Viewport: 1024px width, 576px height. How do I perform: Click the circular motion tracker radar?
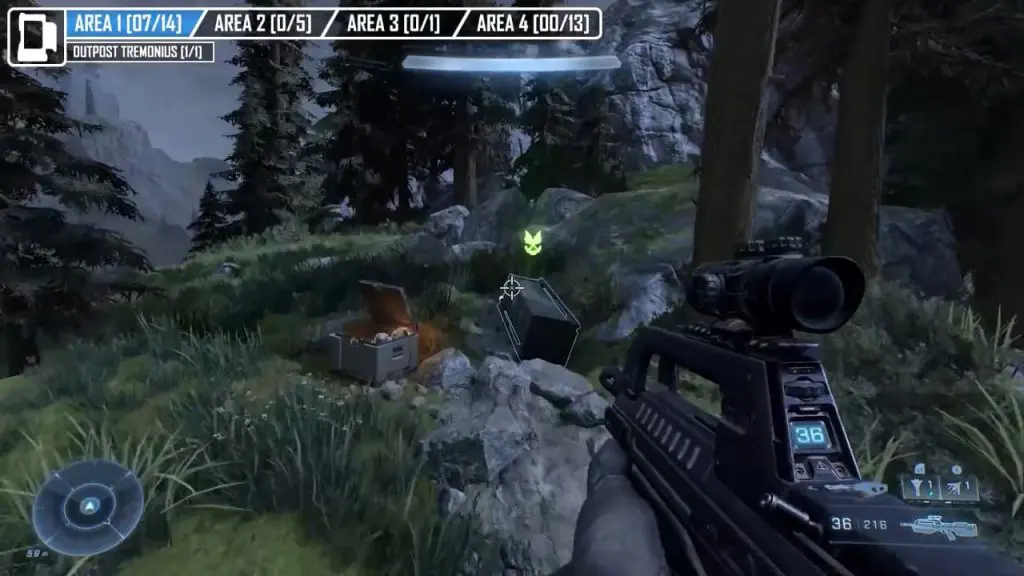pos(88,508)
